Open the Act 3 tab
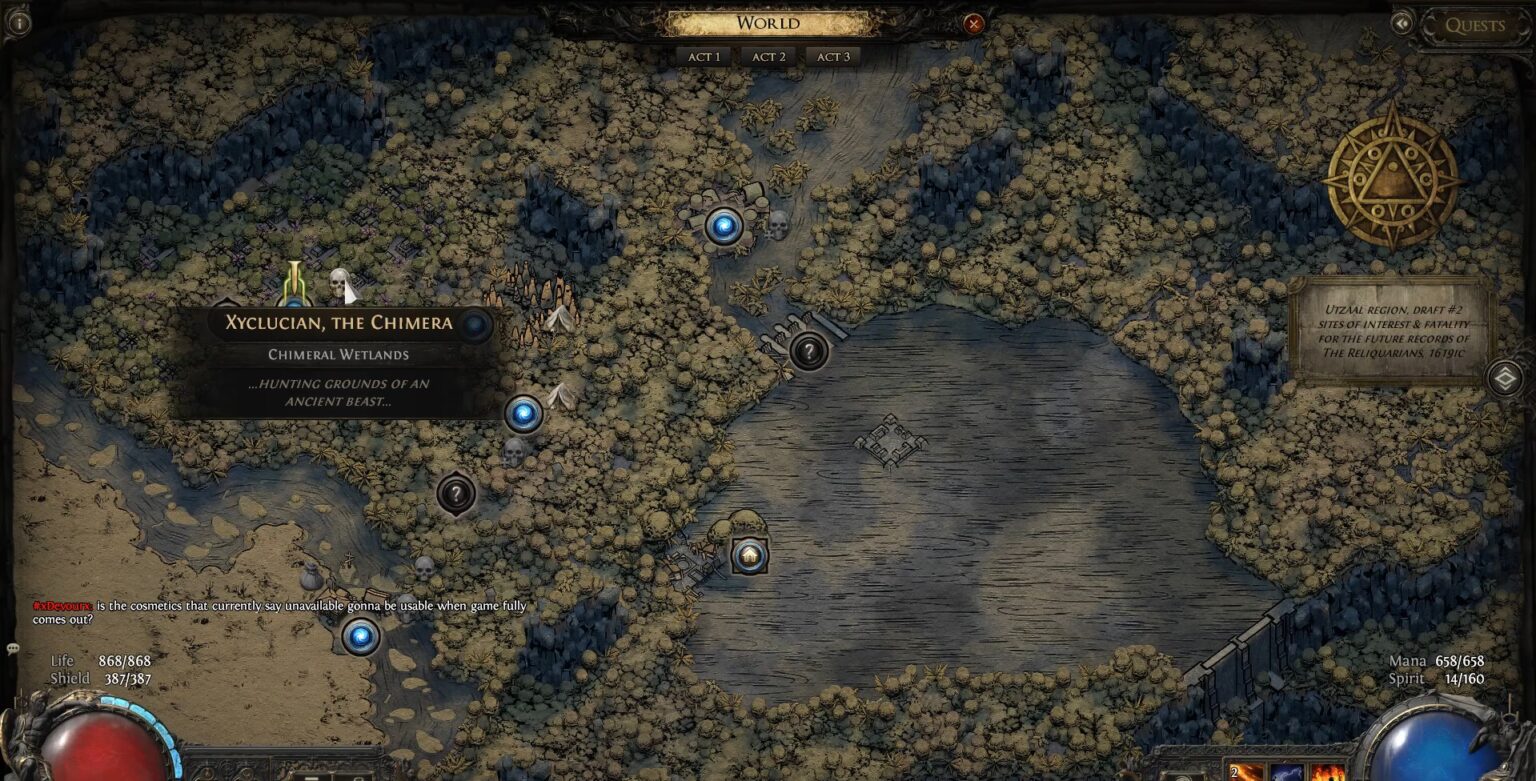Image resolution: width=1536 pixels, height=781 pixels. (834, 57)
